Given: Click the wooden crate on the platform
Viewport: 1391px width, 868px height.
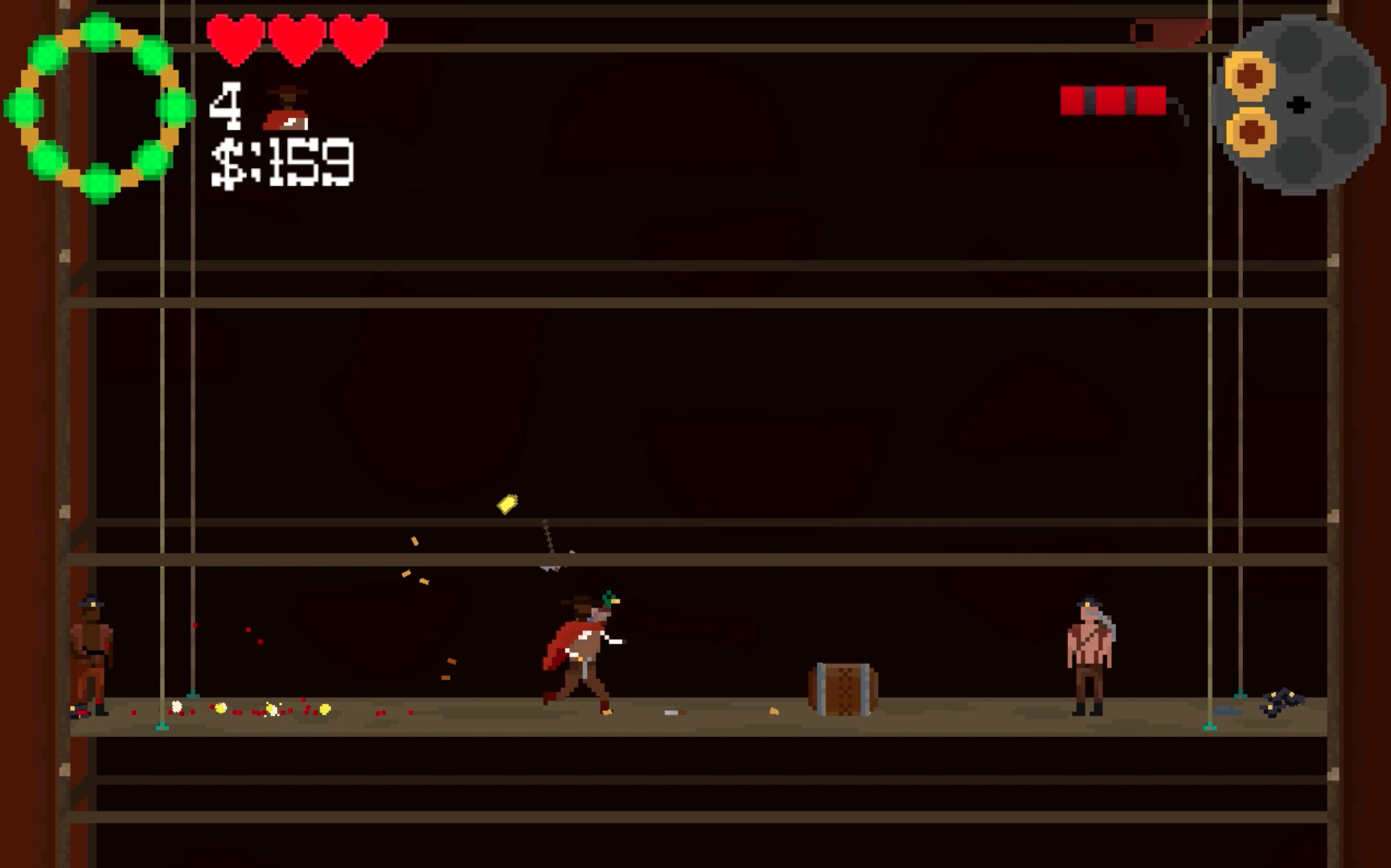Looking at the screenshot, I should point(841,690).
